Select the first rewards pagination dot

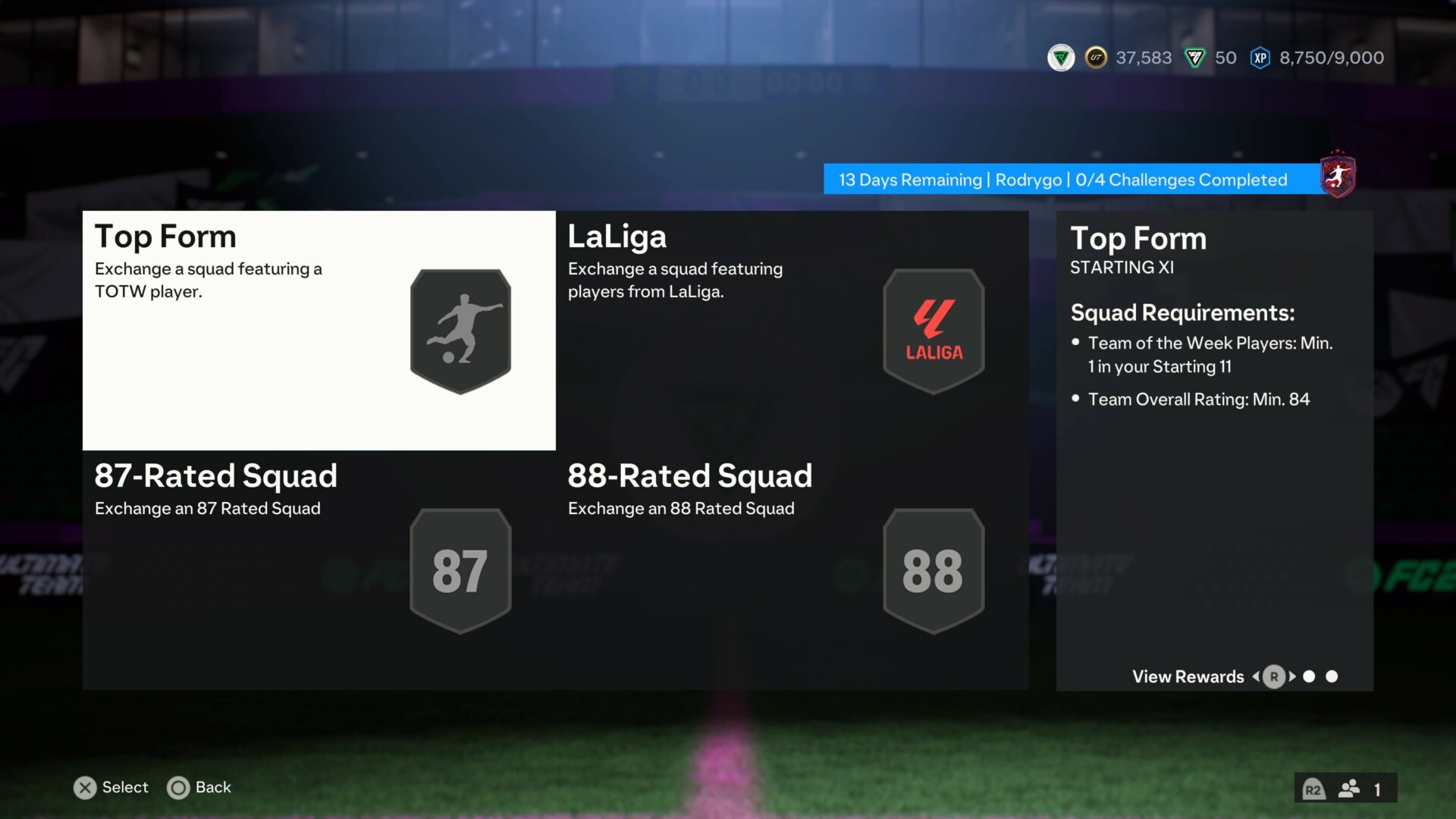click(1308, 676)
